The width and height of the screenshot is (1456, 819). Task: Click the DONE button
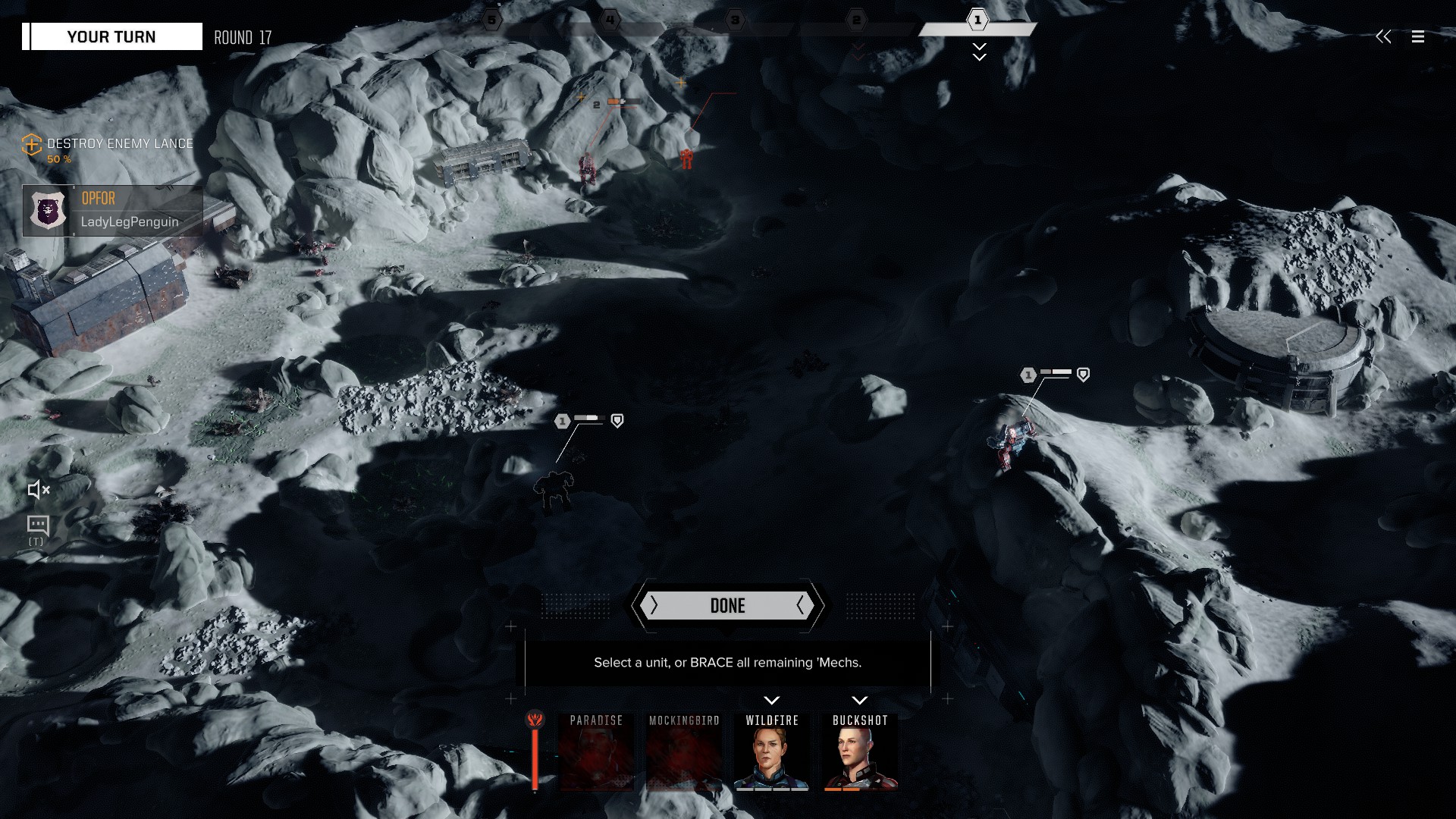click(727, 605)
